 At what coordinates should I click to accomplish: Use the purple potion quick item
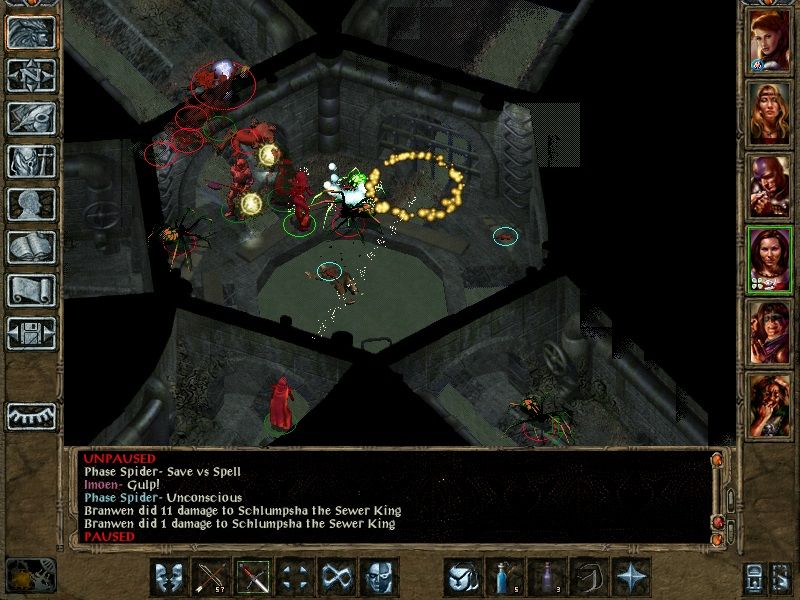(x=546, y=578)
